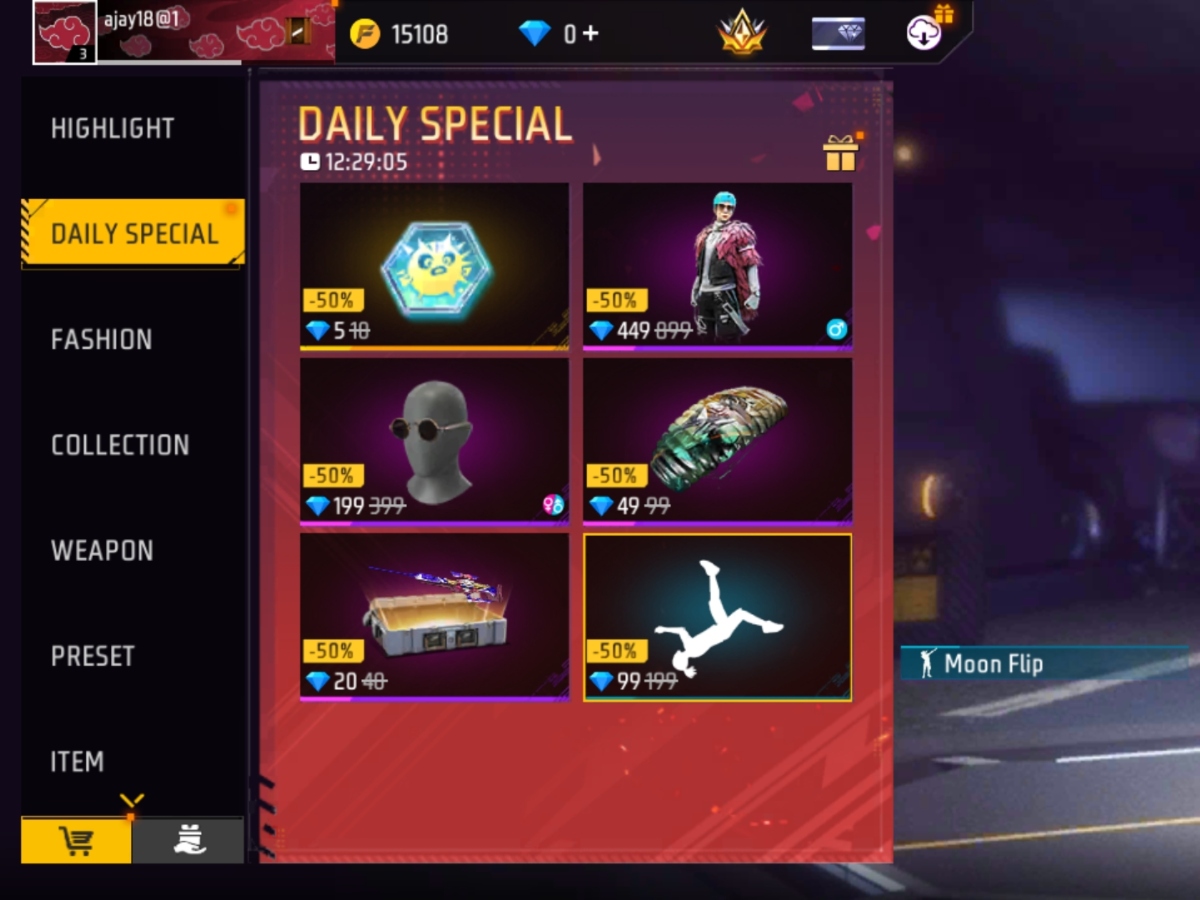Choose the Moon Flip emote tile
1200x900 pixels.
(717, 616)
